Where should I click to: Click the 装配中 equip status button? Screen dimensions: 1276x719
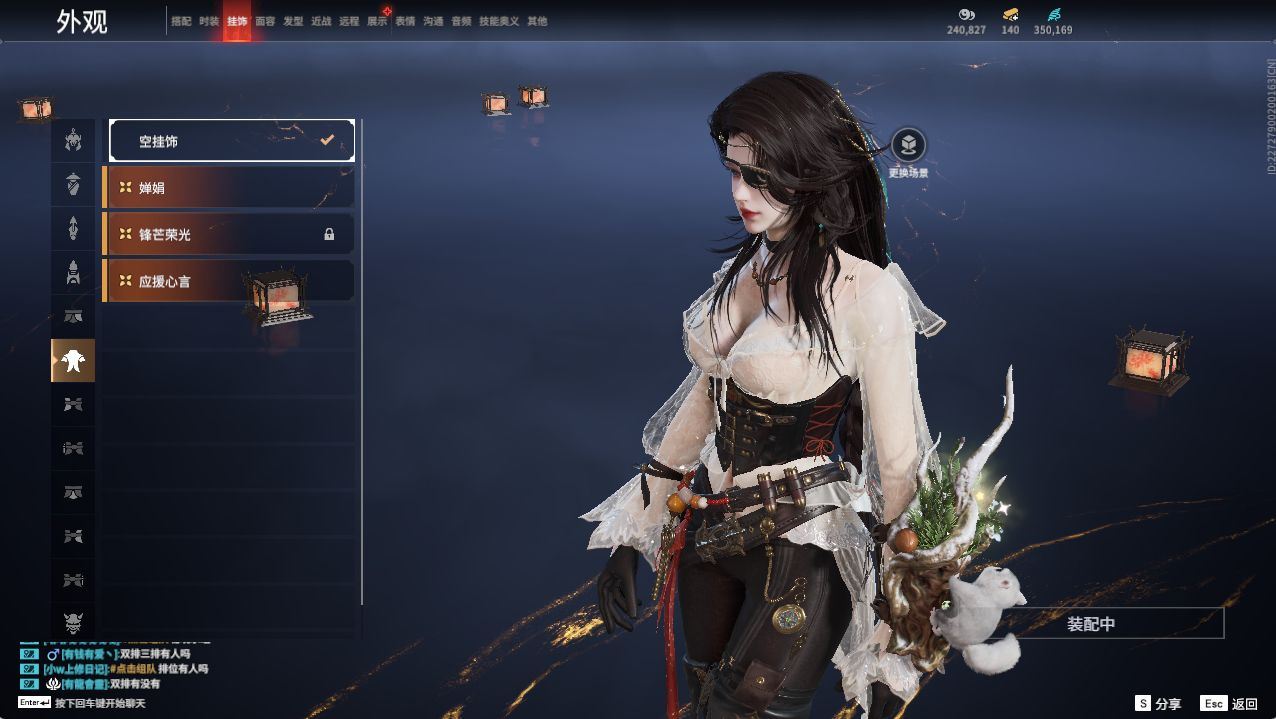[x=1091, y=624]
